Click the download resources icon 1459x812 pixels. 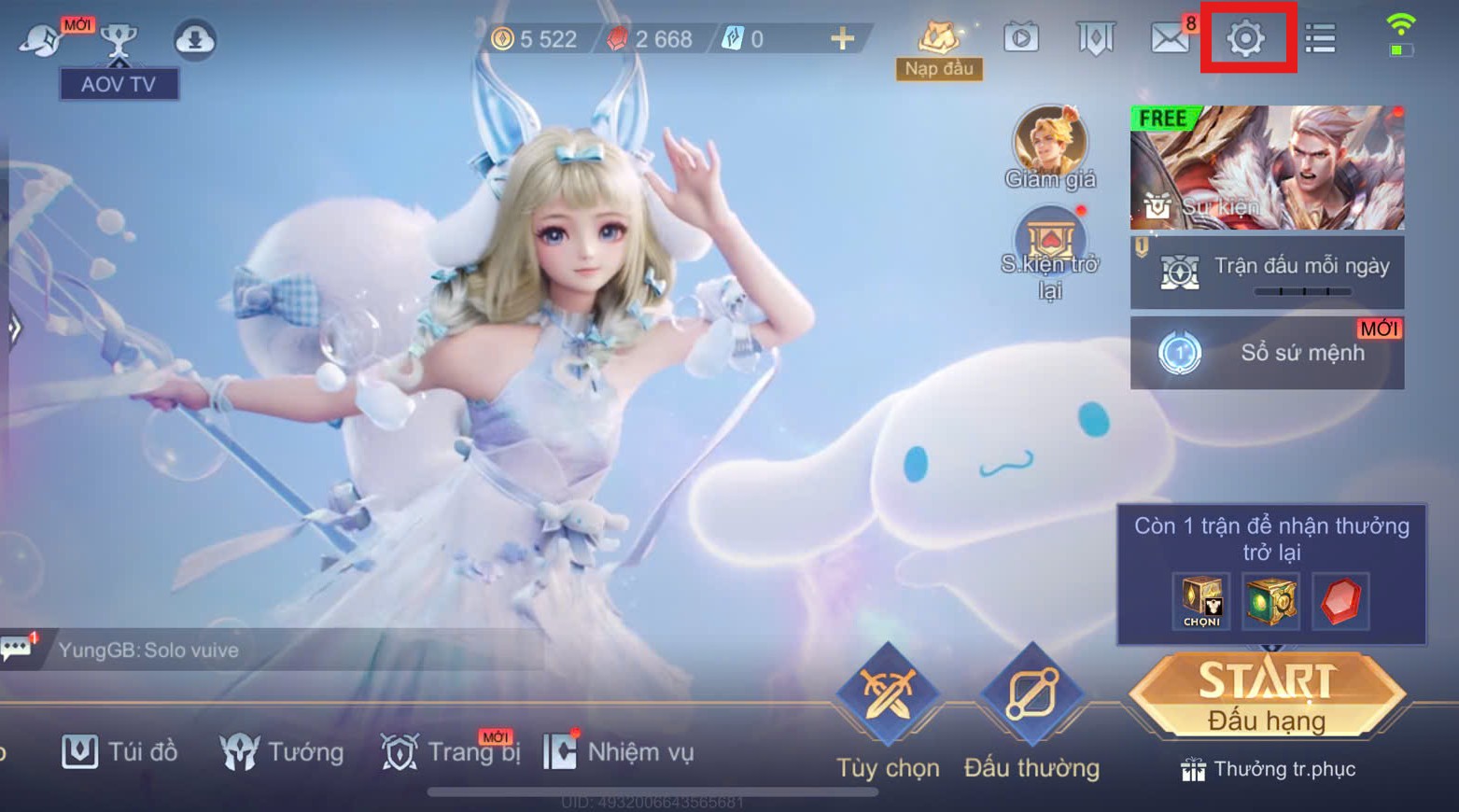[195, 39]
